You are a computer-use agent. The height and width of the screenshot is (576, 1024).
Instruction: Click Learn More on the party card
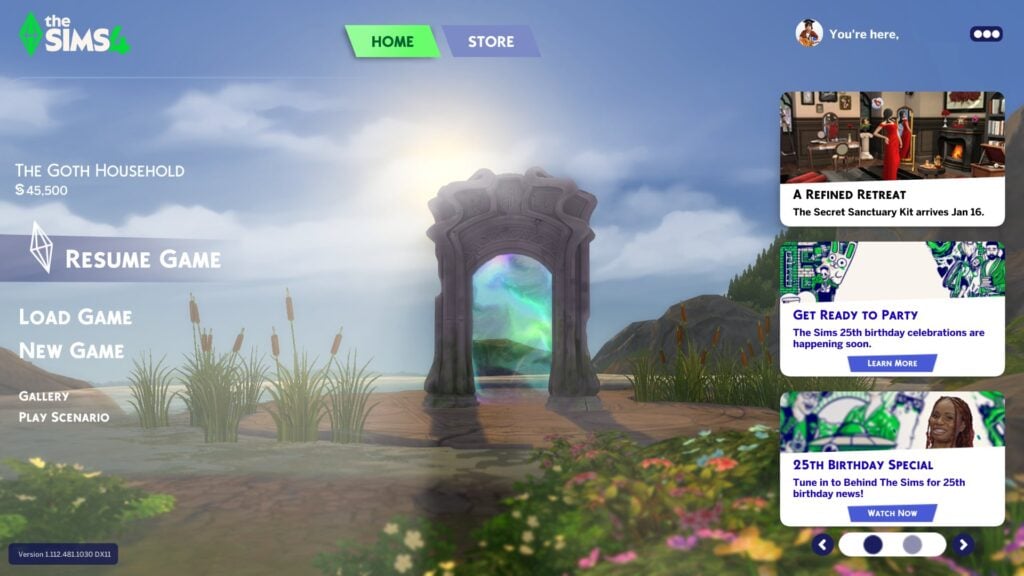892,363
